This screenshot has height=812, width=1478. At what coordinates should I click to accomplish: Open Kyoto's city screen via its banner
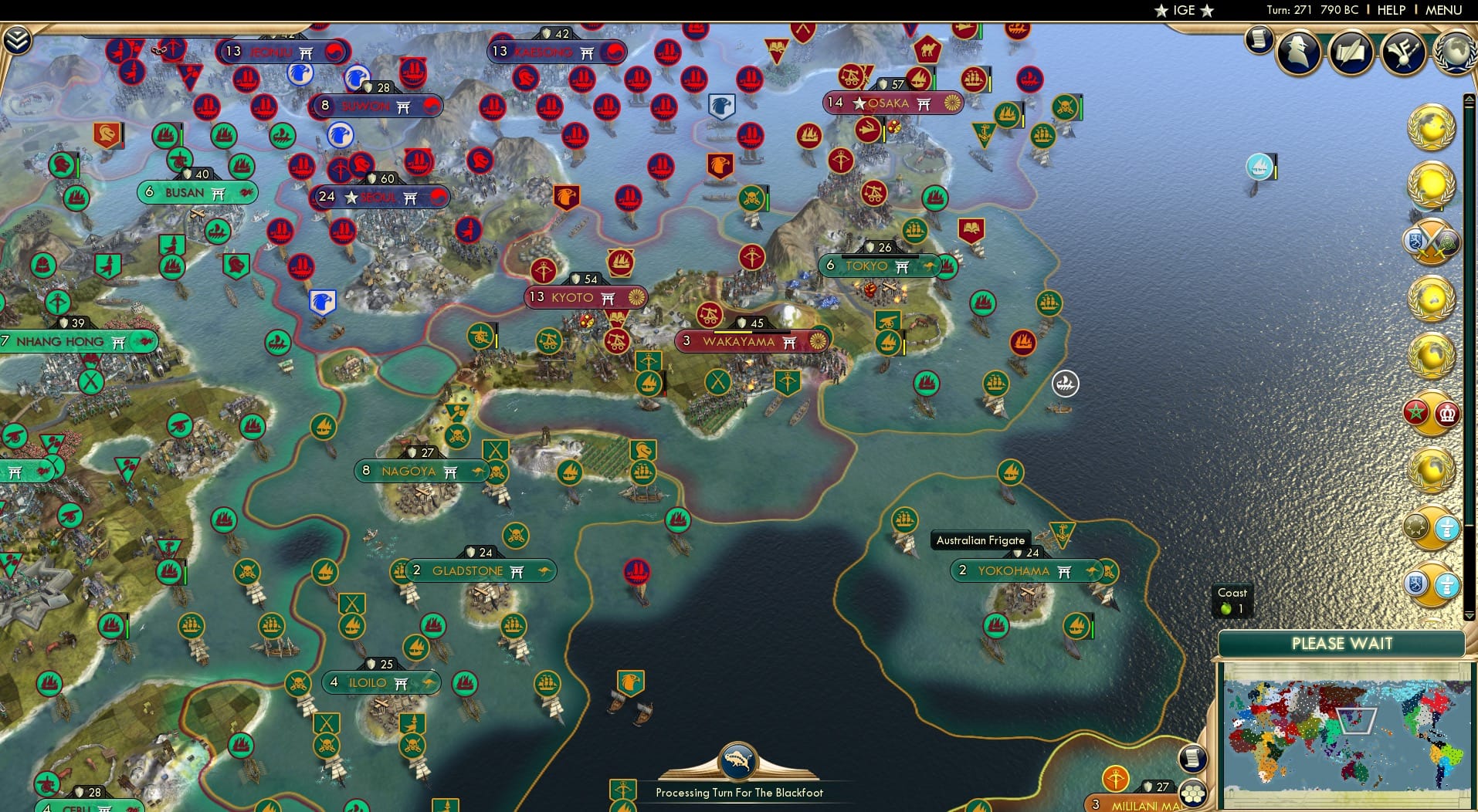coord(584,297)
